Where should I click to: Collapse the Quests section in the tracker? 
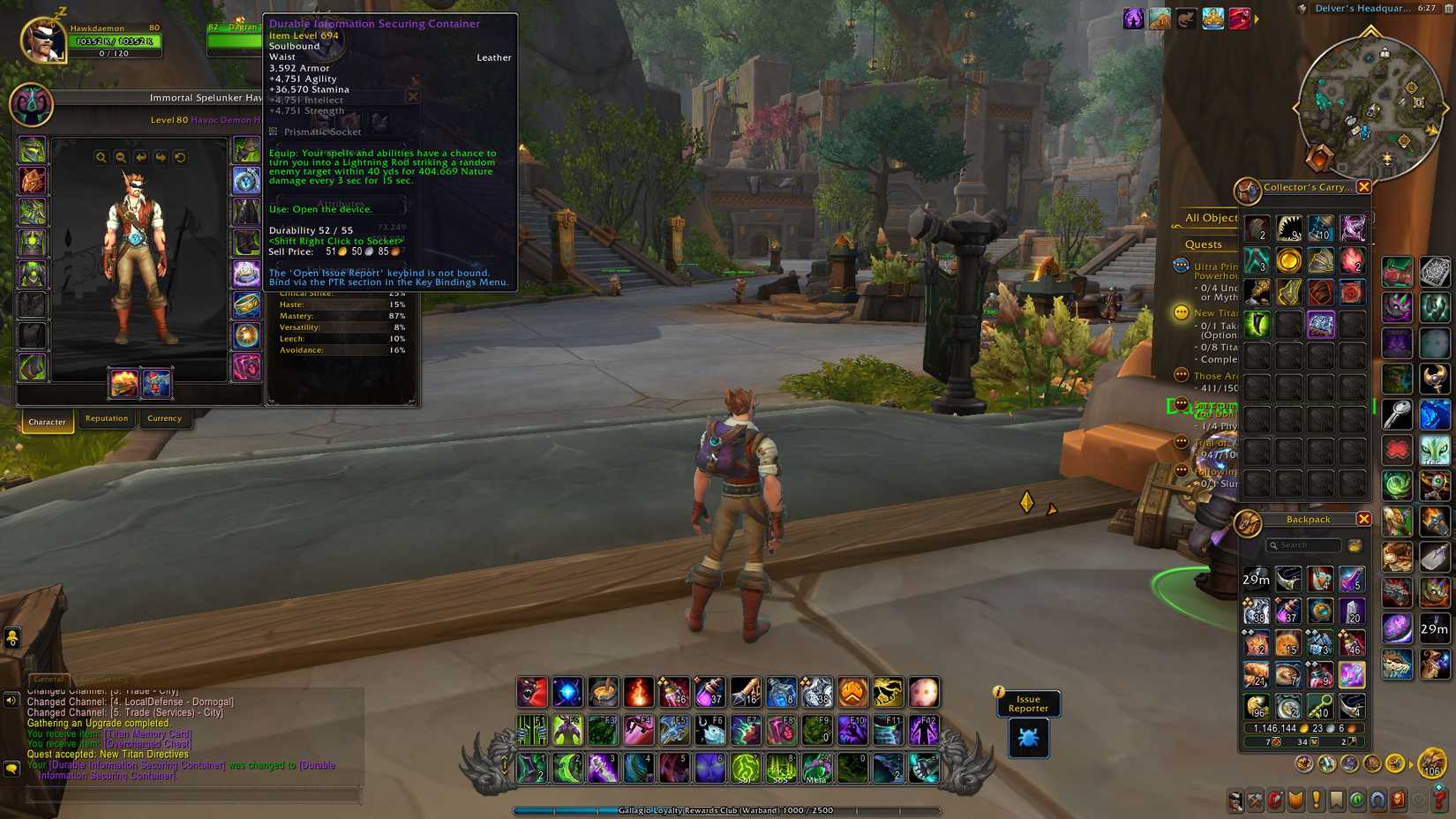1202,244
